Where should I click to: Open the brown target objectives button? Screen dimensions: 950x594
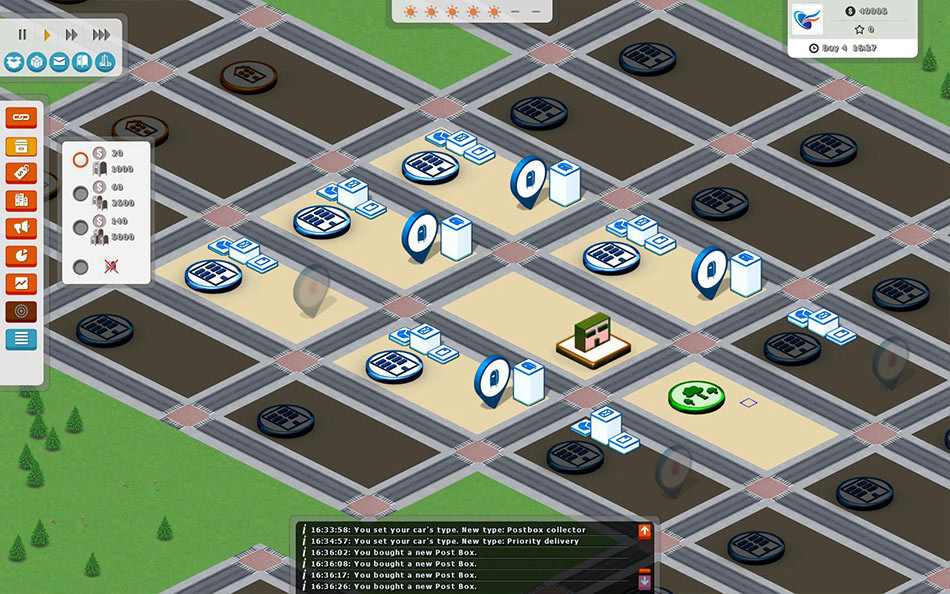[21, 311]
